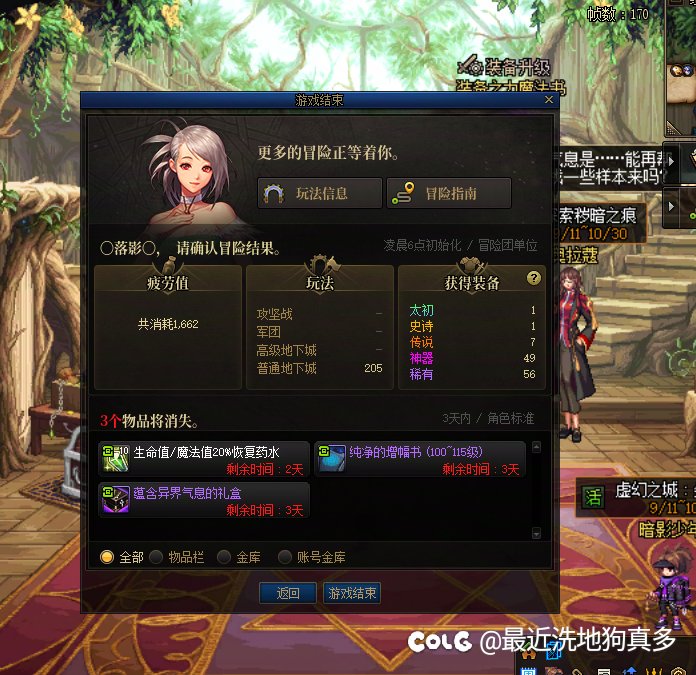Click the expiring items list scroll-down arrow
Screen dimensions: 696x675
pos(536,534)
